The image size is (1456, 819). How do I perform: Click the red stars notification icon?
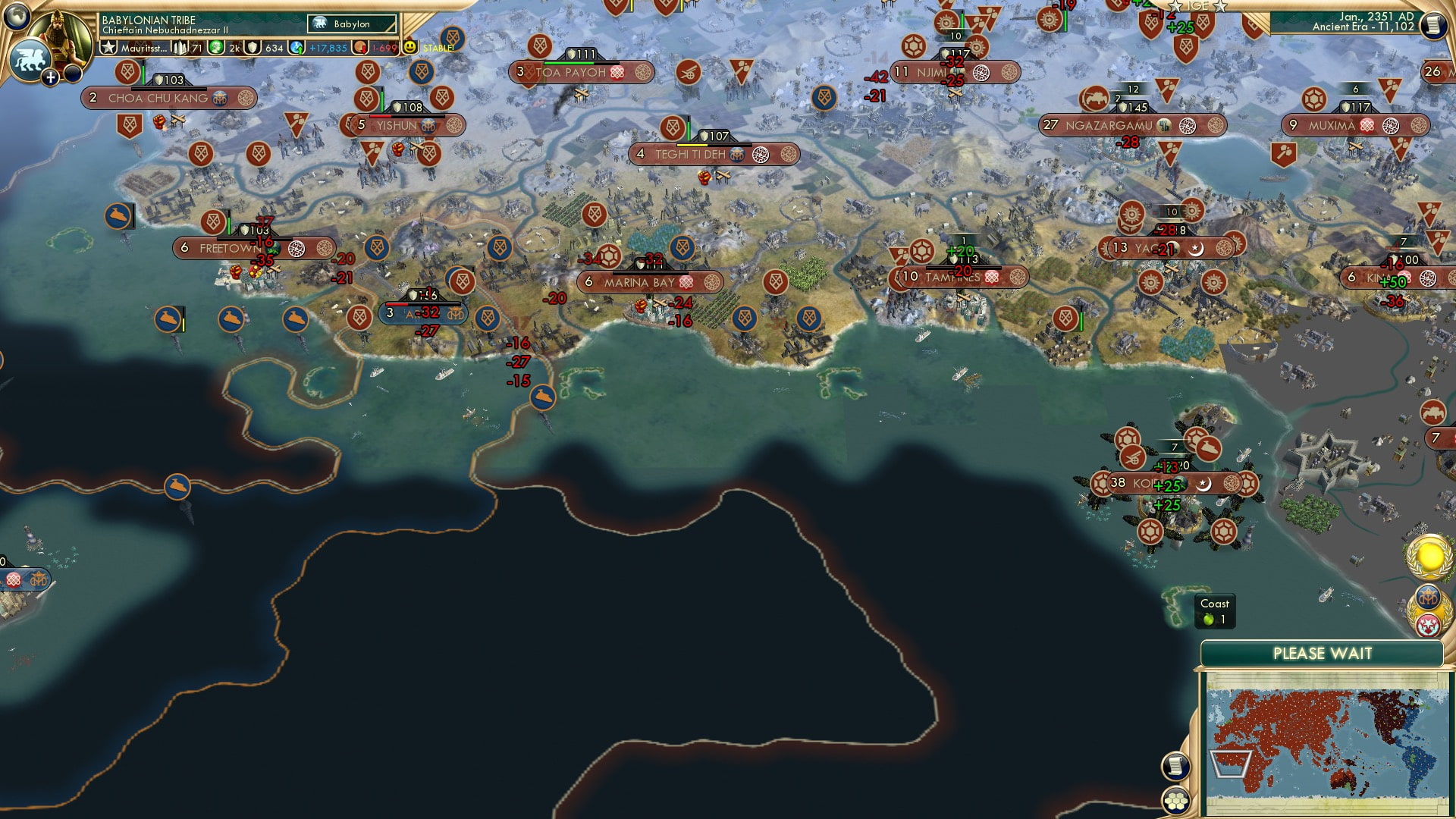[x=1428, y=625]
